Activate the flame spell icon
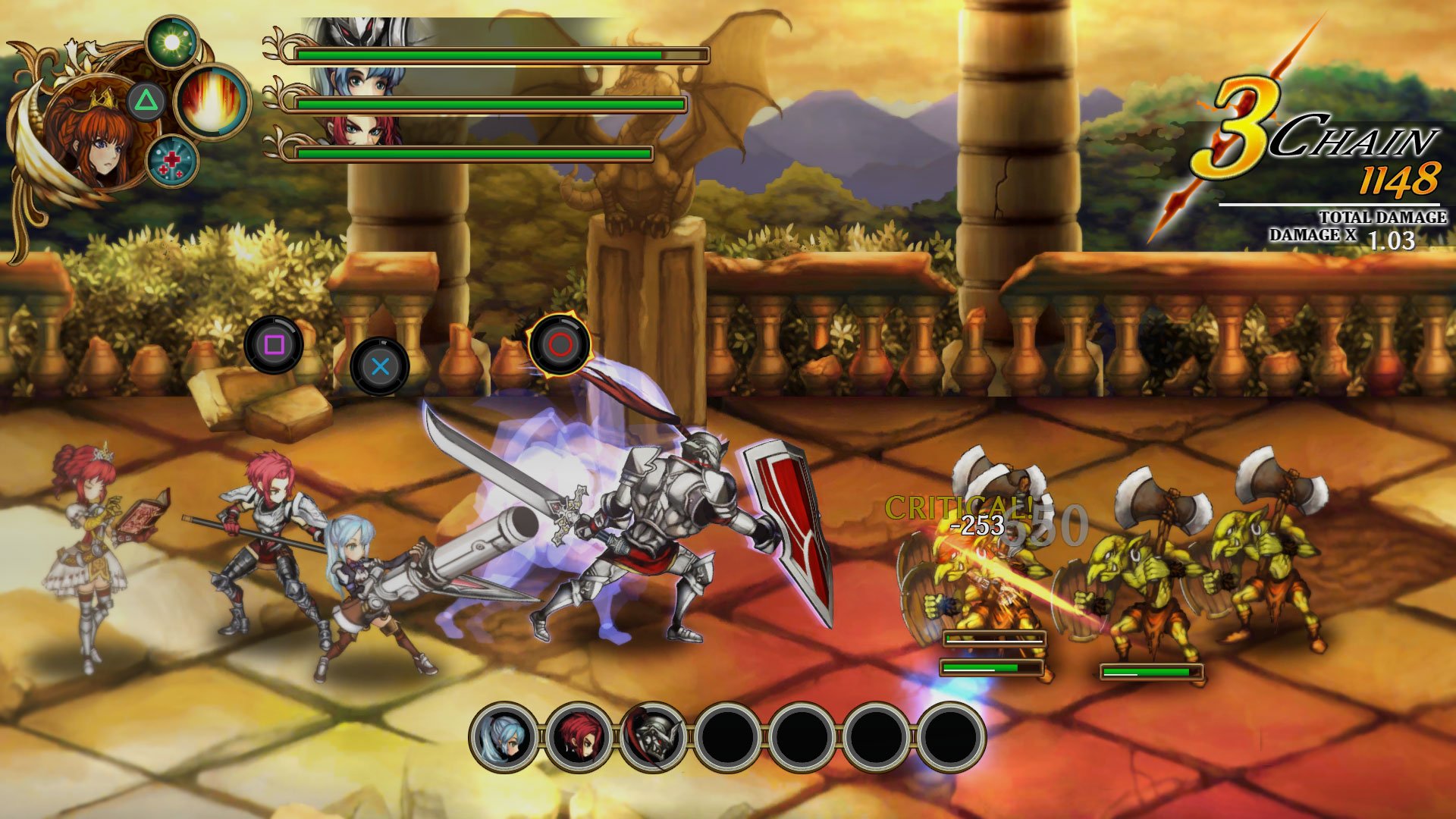Image resolution: width=1456 pixels, height=819 pixels. pyautogui.click(x=212, y=102)
